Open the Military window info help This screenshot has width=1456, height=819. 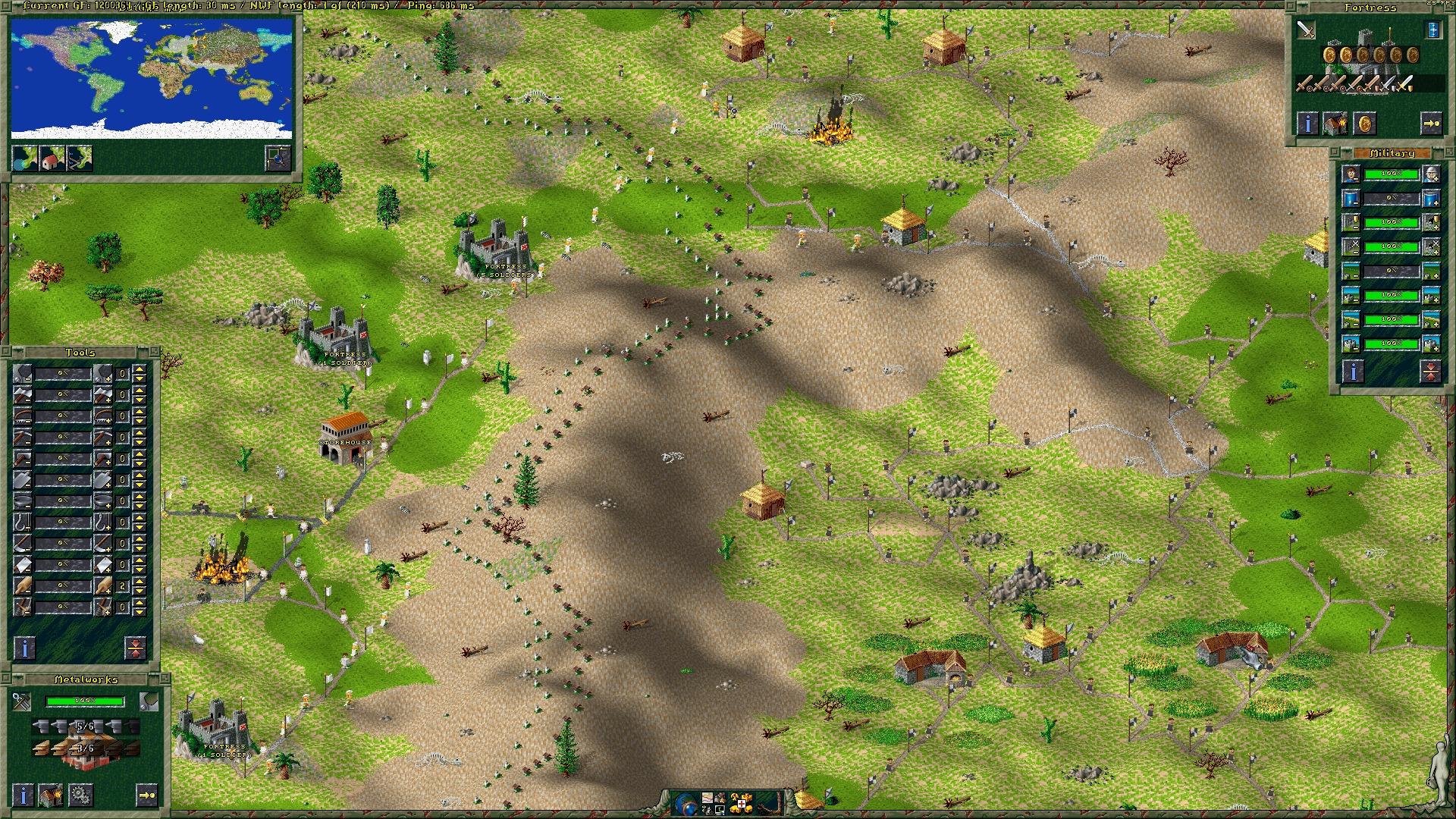click(x=1354, y=371)
